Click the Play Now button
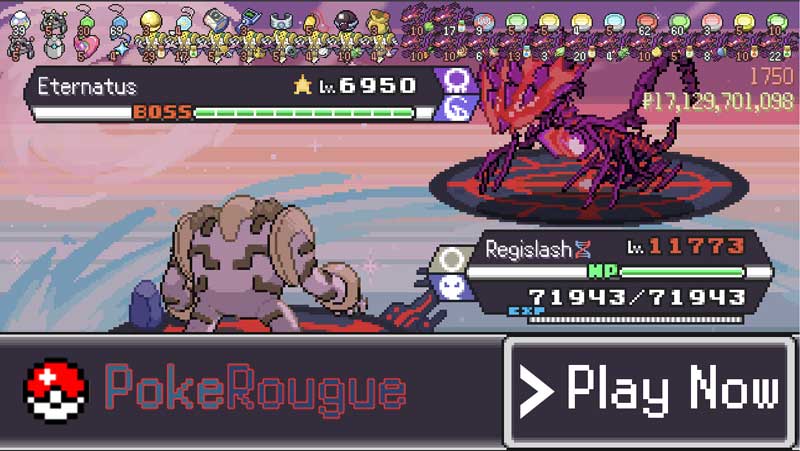Viewport: 800px width, 451px height. pyautogui.click(x=650, y=391)
